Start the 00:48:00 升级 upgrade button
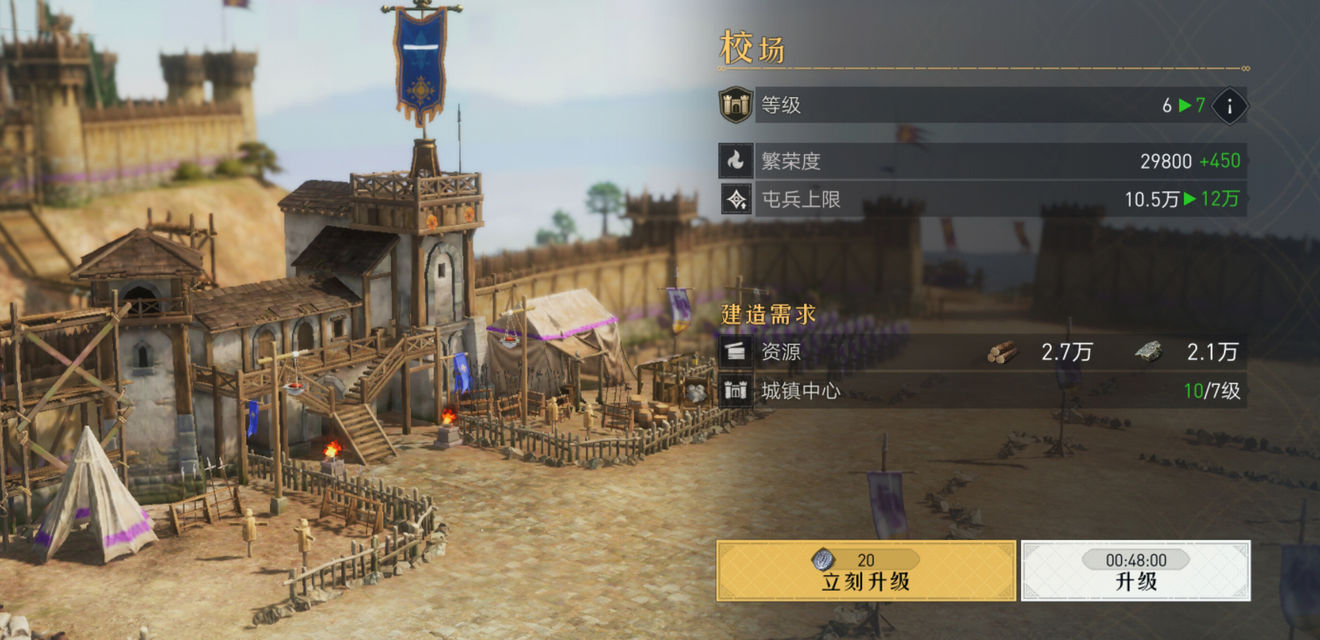Screen dimensions: 1320x640 coord(1135,571)
